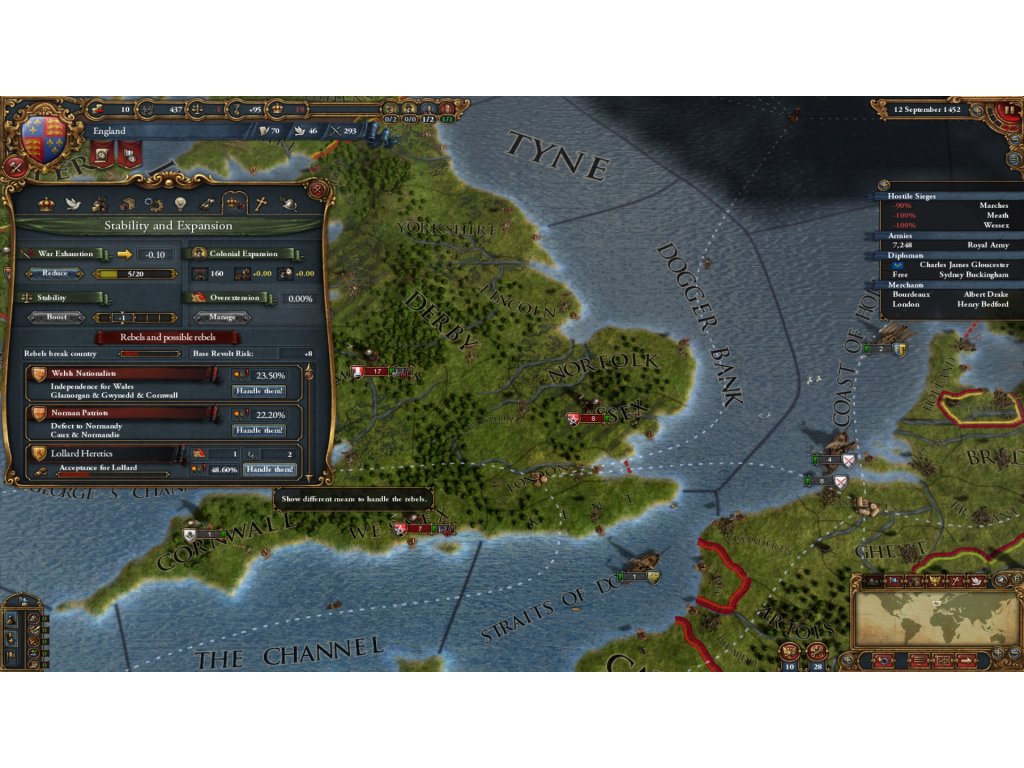Screen dimensions: 1024x768
Task: Switch to the crown Court tab
Action: pyautogui.click(x=45, y=204)
